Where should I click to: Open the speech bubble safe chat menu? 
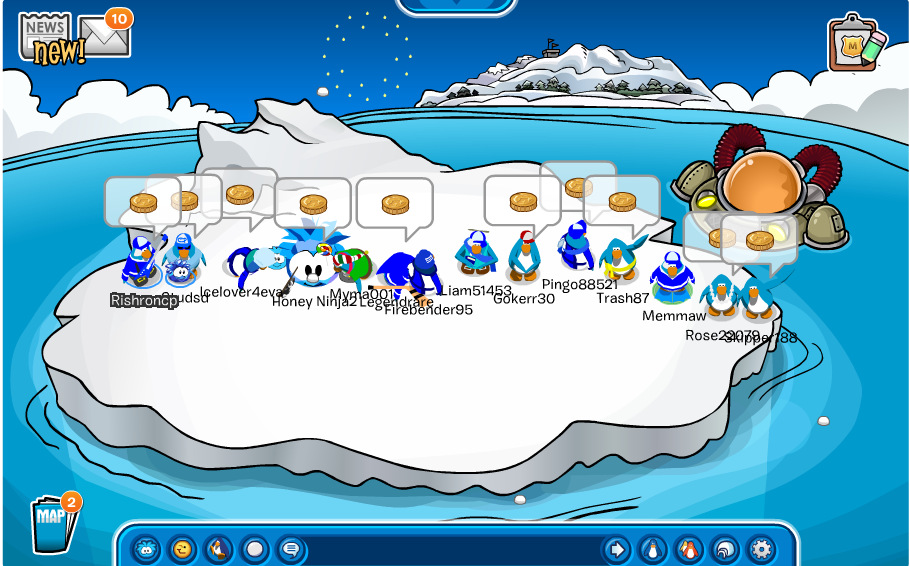click(x=290, y=549)
